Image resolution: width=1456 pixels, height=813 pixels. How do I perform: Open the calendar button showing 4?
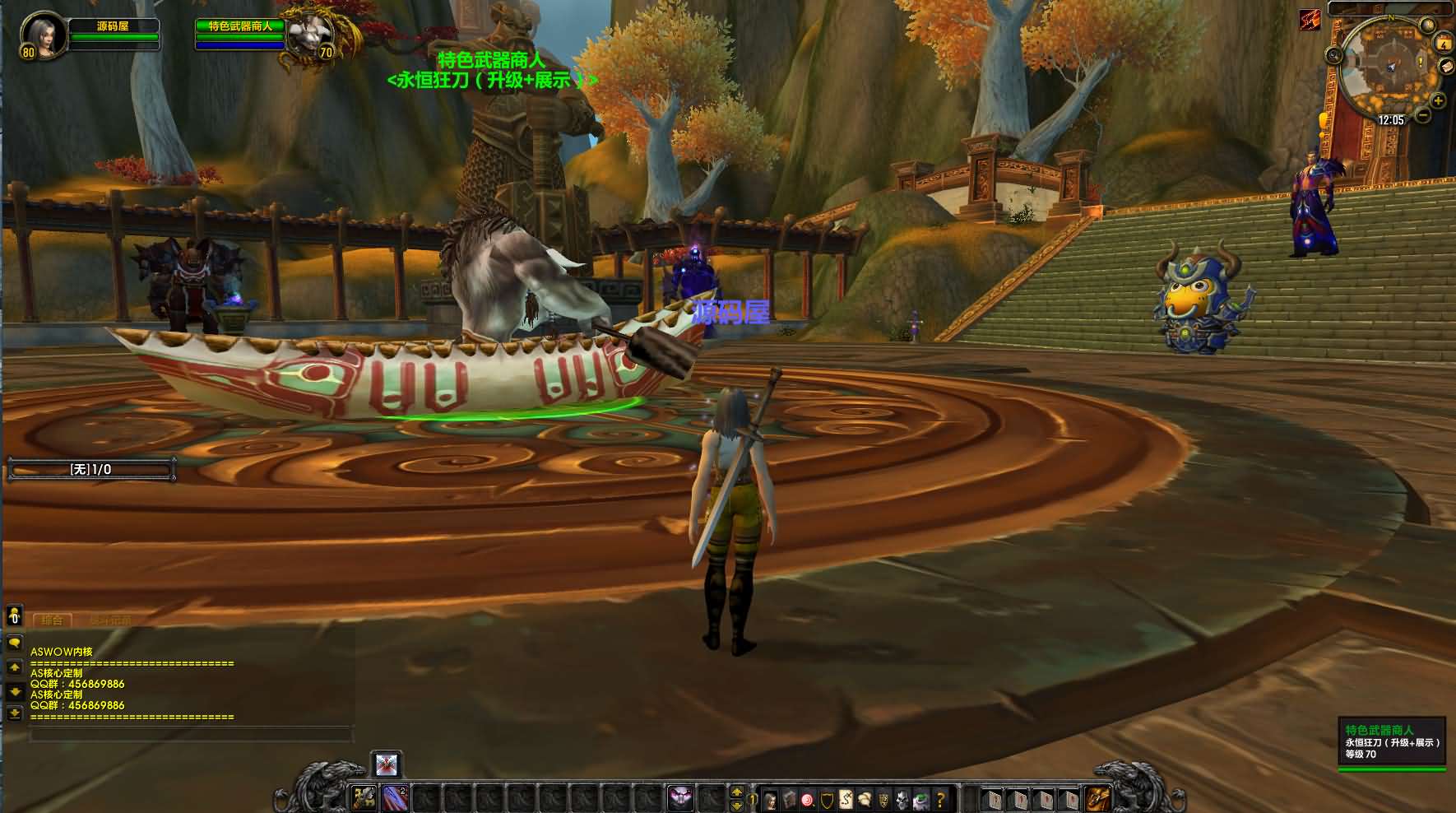click(x=1444, y=44)
